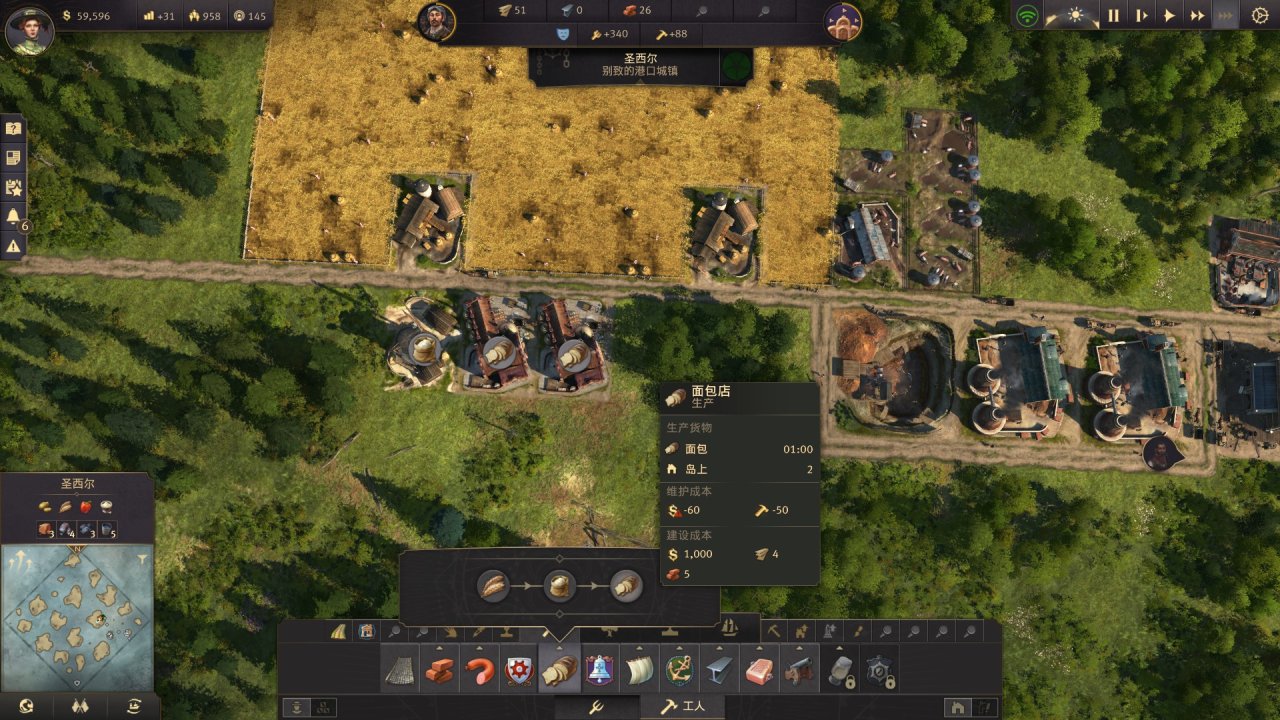Switch to the 工人 workers tab

(x=682, y=707)
